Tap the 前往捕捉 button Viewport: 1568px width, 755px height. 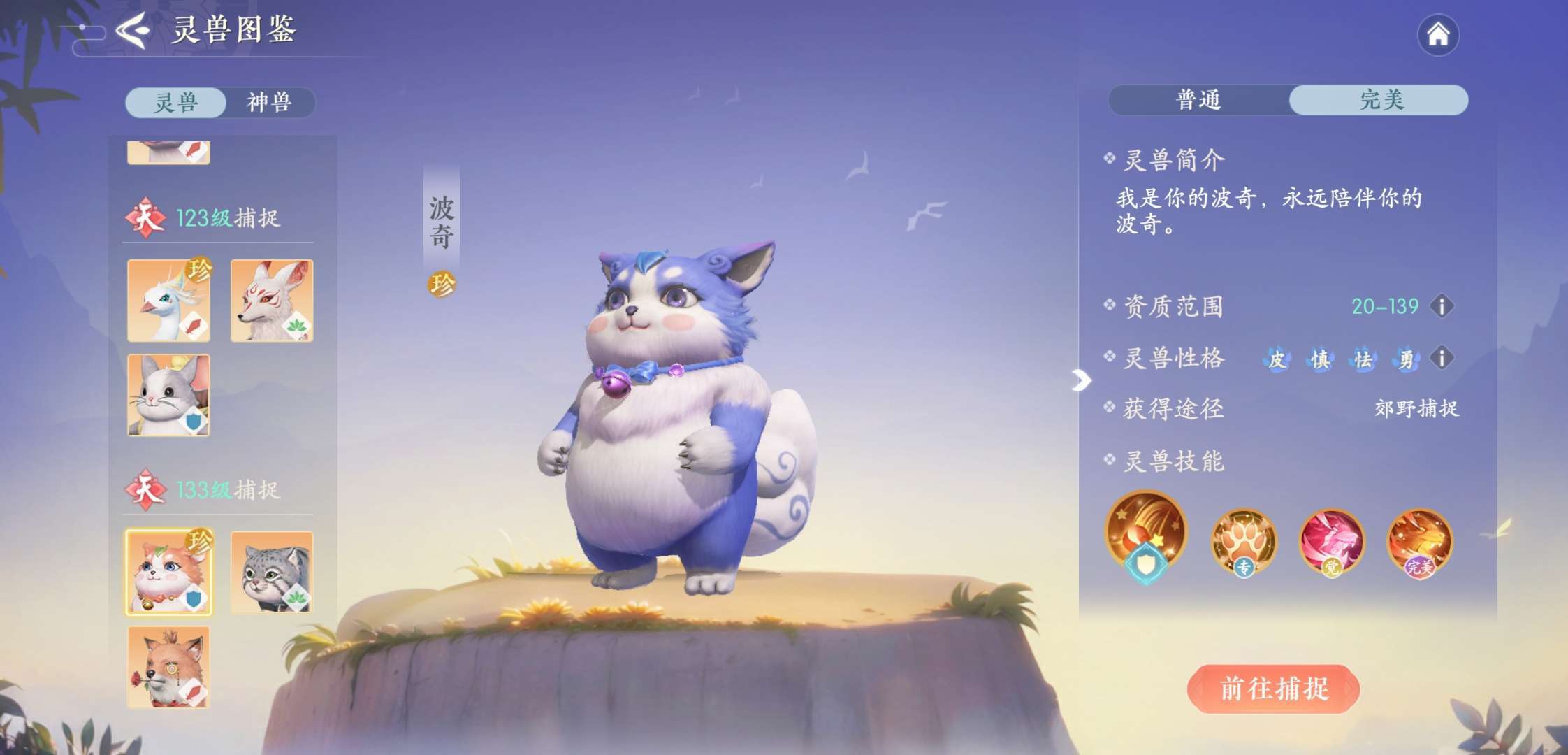(1273, 689)
